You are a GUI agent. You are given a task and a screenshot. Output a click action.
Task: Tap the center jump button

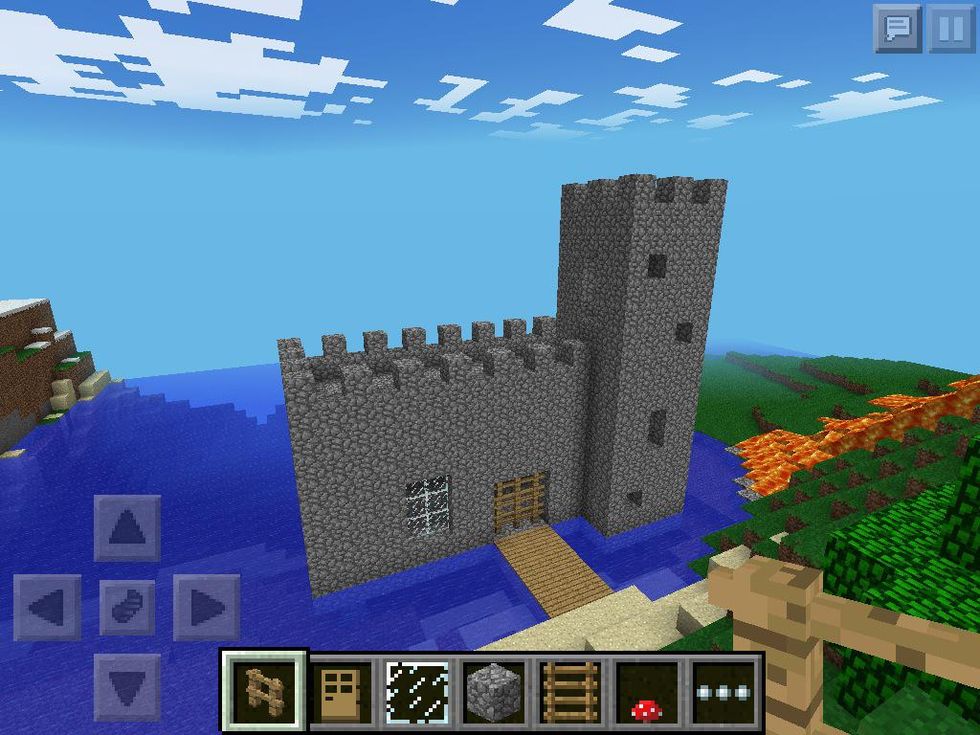[127, 607]
